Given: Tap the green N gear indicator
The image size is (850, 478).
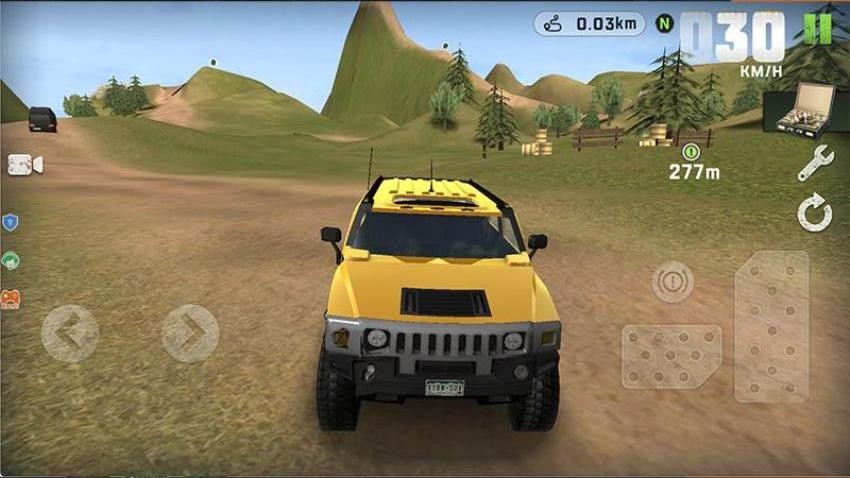Looking at the screenshot, I should 664,23.
